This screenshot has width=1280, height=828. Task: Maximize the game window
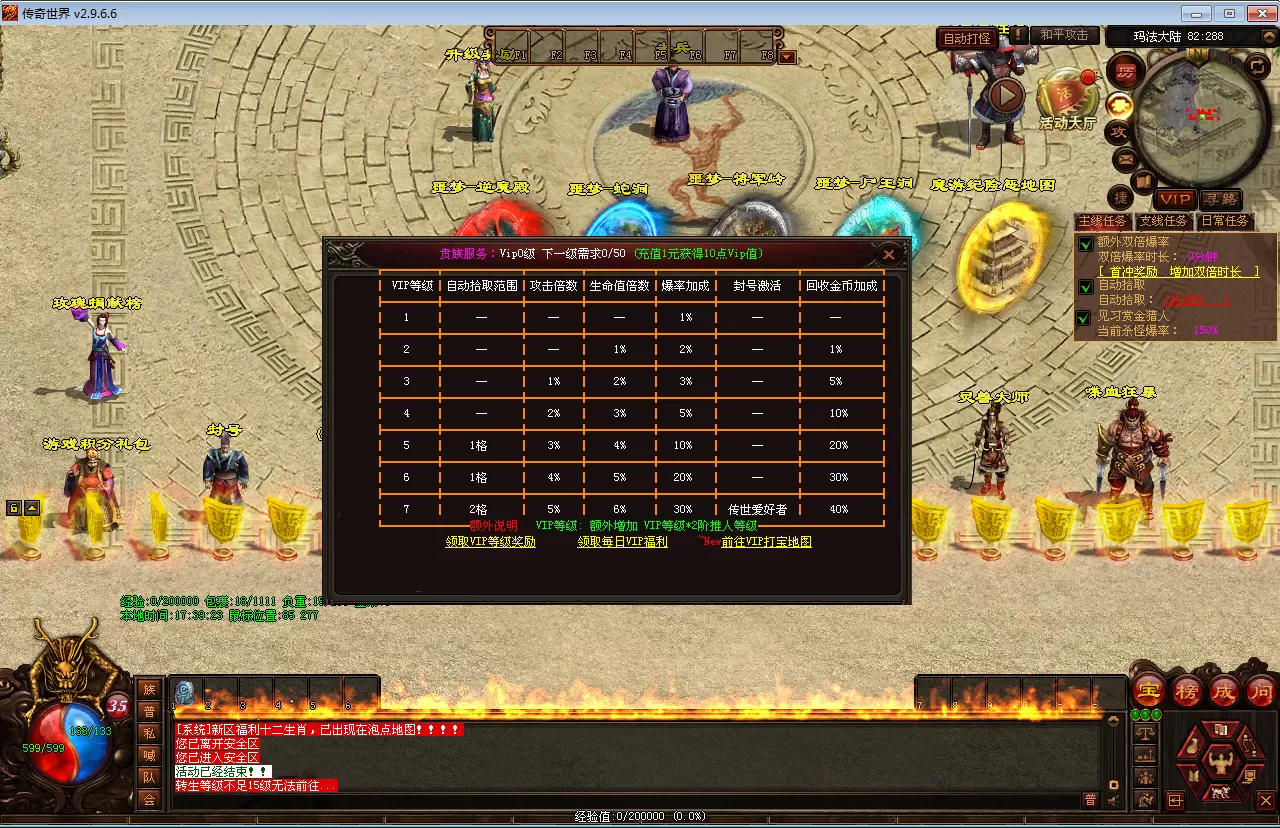1229,13
